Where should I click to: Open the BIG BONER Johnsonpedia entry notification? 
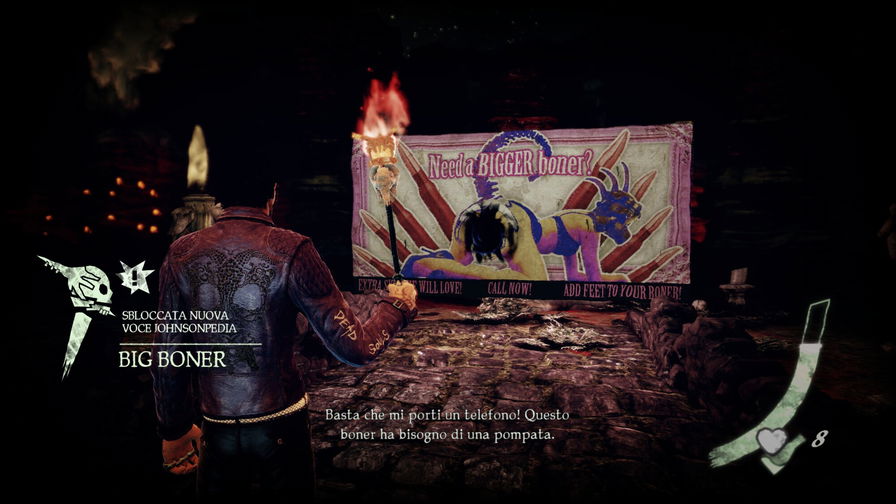pyautogui.click(x=172, y=359)
